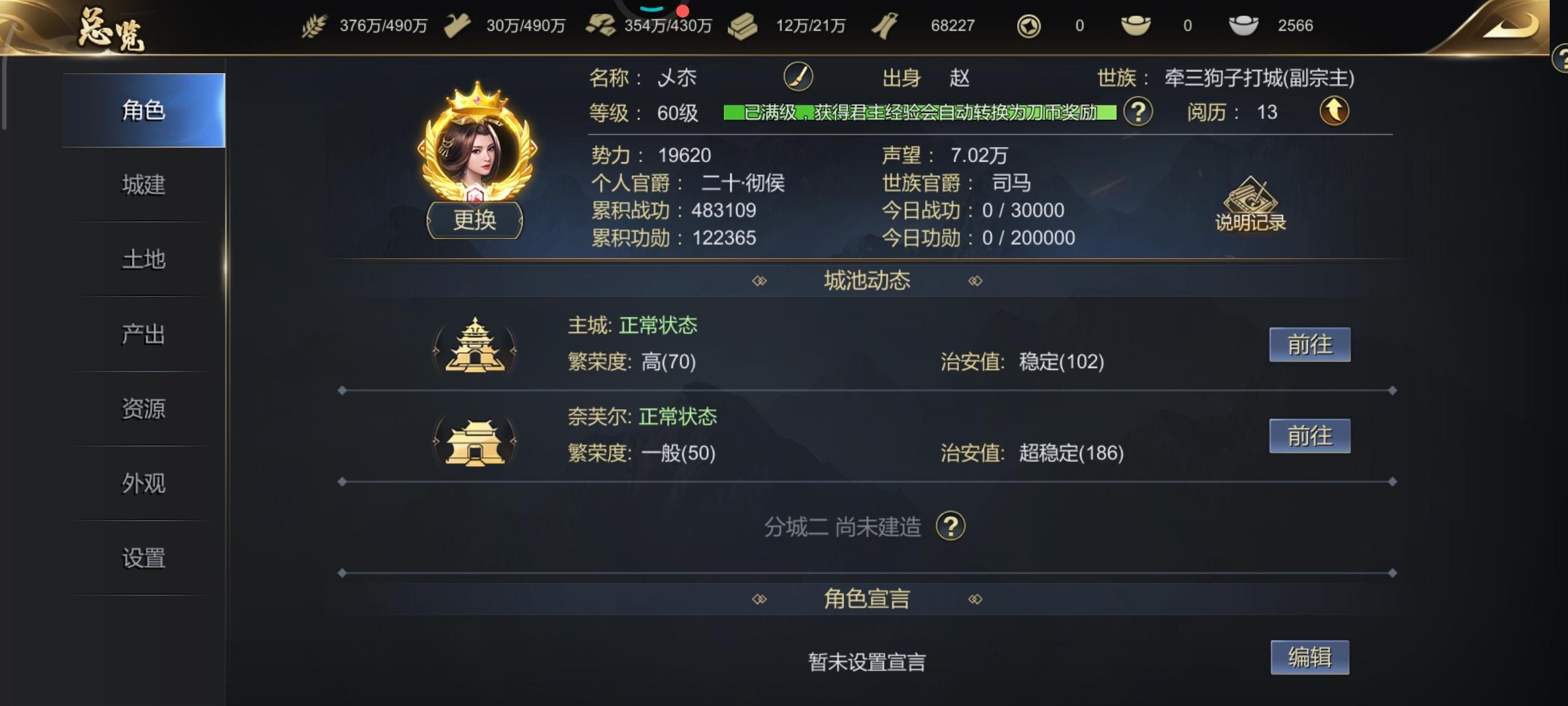
Task: Click the brush icon to edit name
Action: tap(798, 76)
